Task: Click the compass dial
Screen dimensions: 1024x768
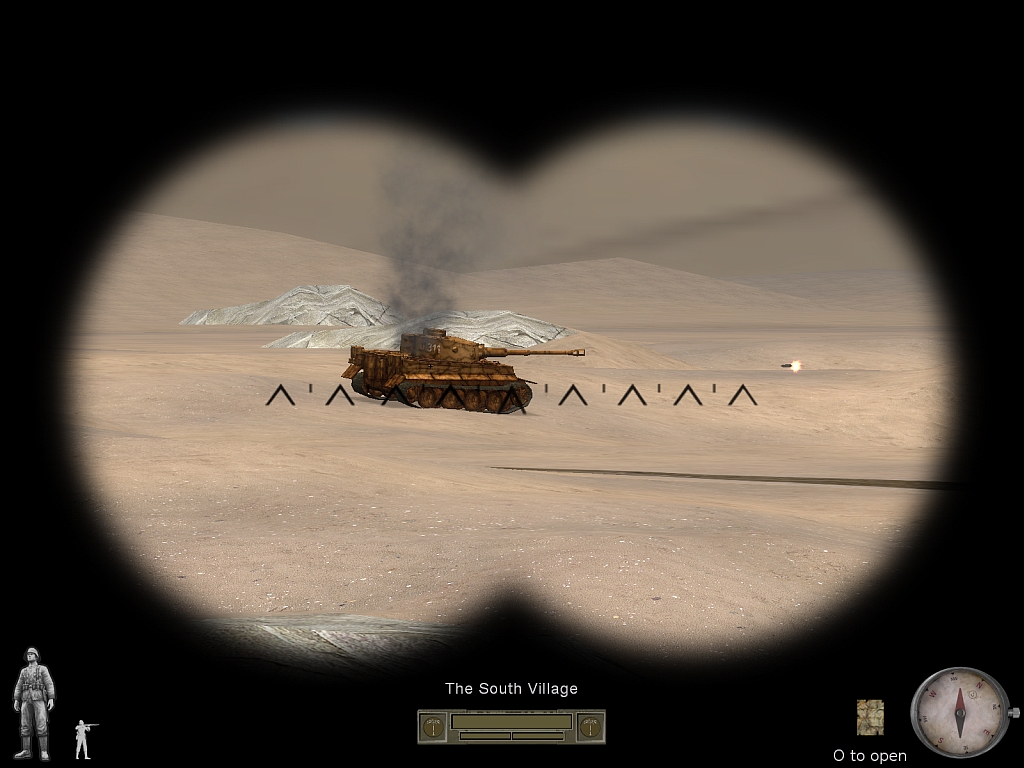Action: point(959,712)
